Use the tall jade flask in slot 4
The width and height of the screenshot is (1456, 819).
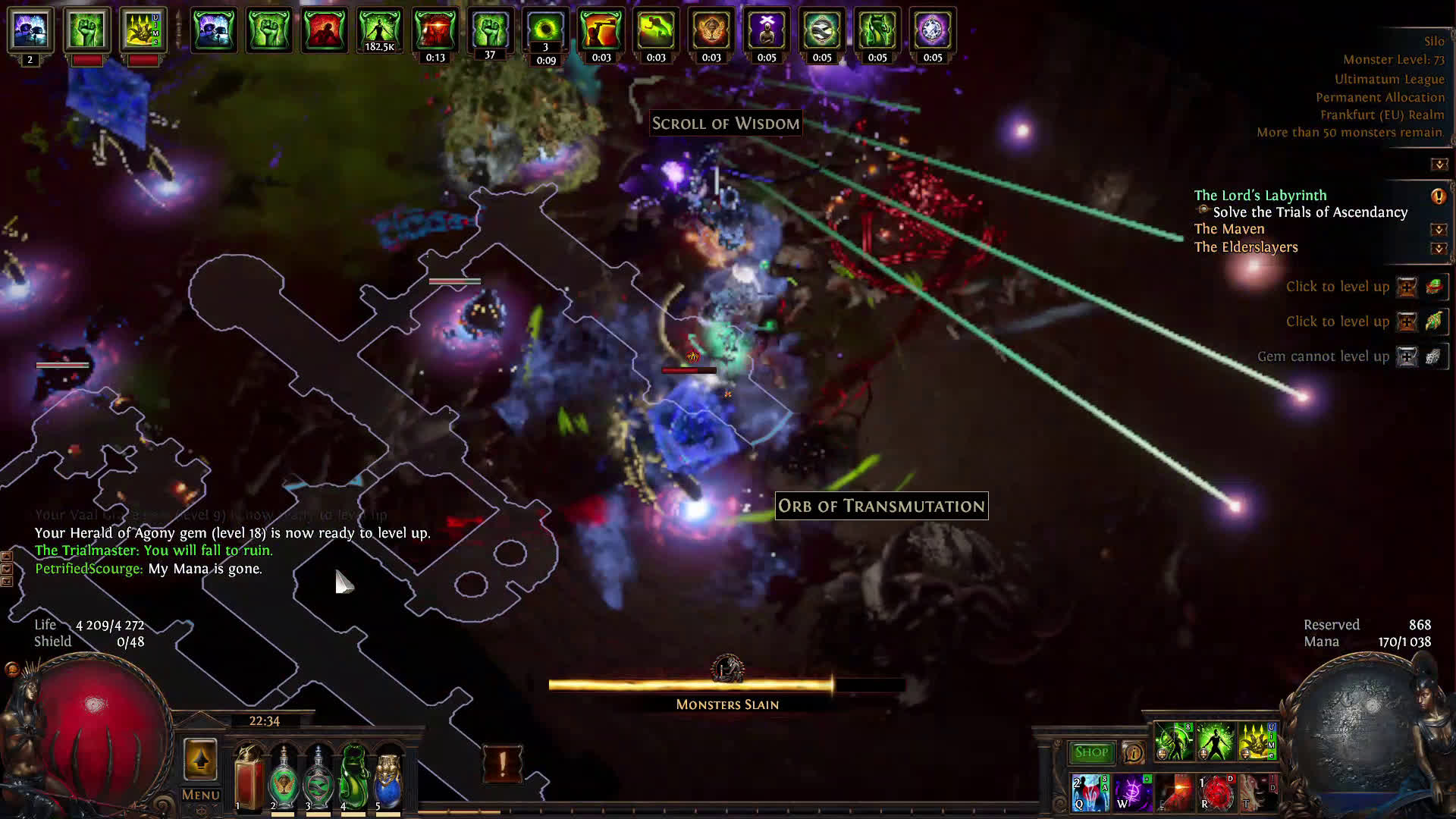(x=353, y=777)
